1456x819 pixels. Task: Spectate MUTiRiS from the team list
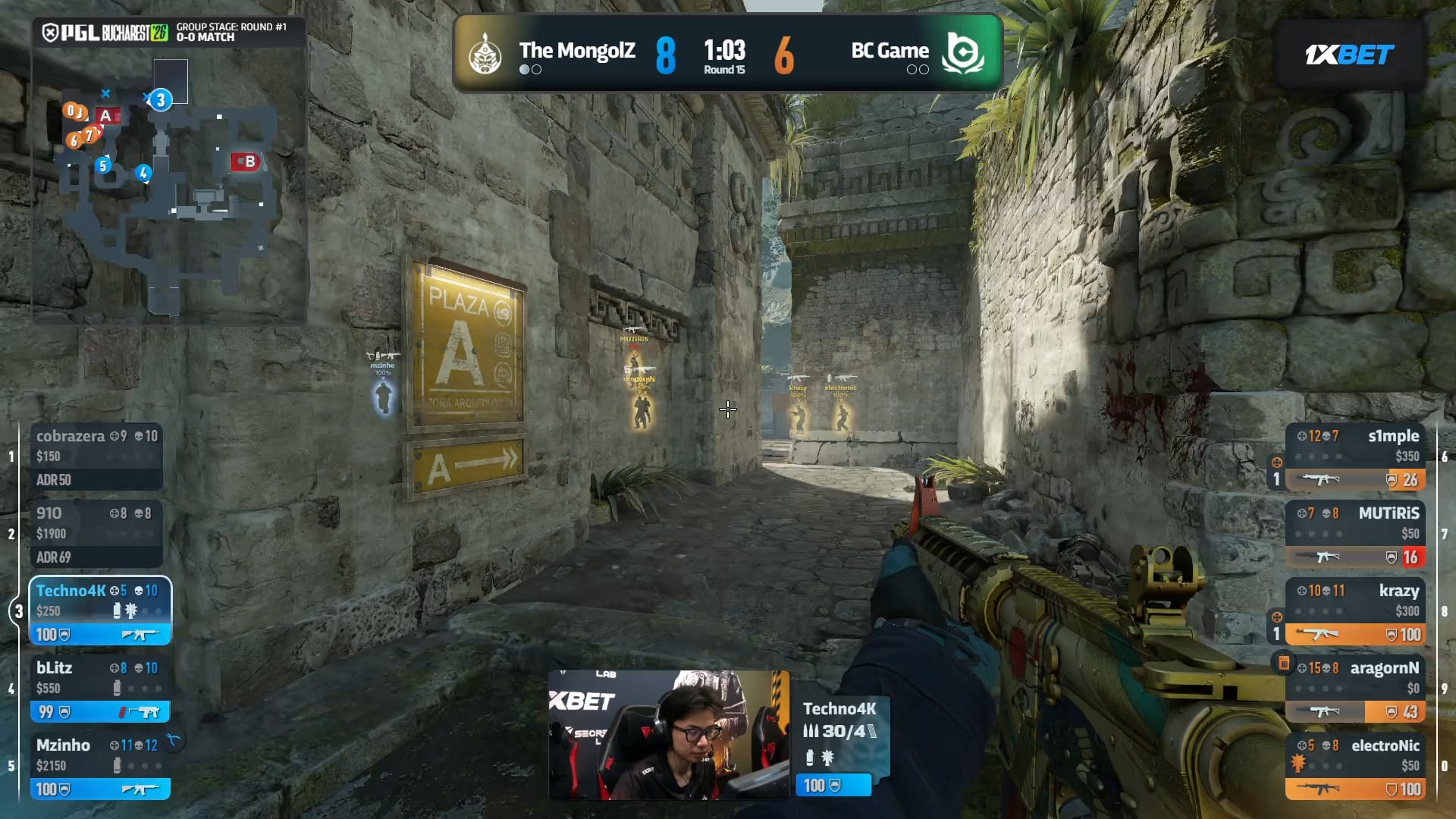[x=1356, y=534]
